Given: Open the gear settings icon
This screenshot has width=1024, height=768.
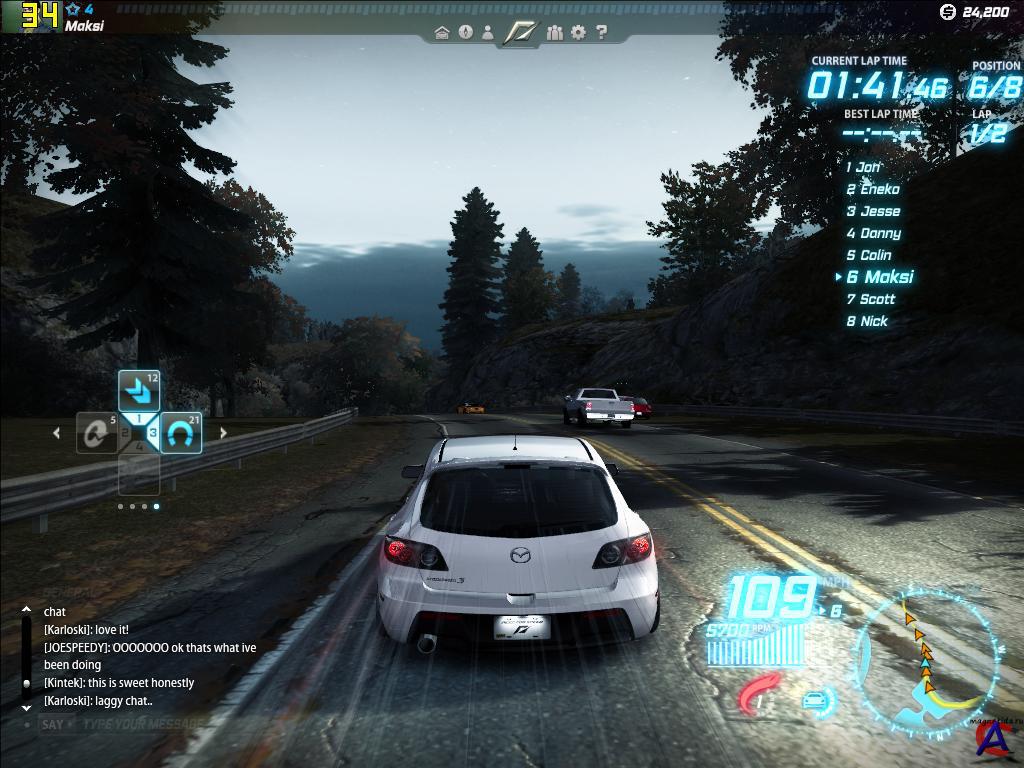Looking at the screenshot, I should point(578,33).
